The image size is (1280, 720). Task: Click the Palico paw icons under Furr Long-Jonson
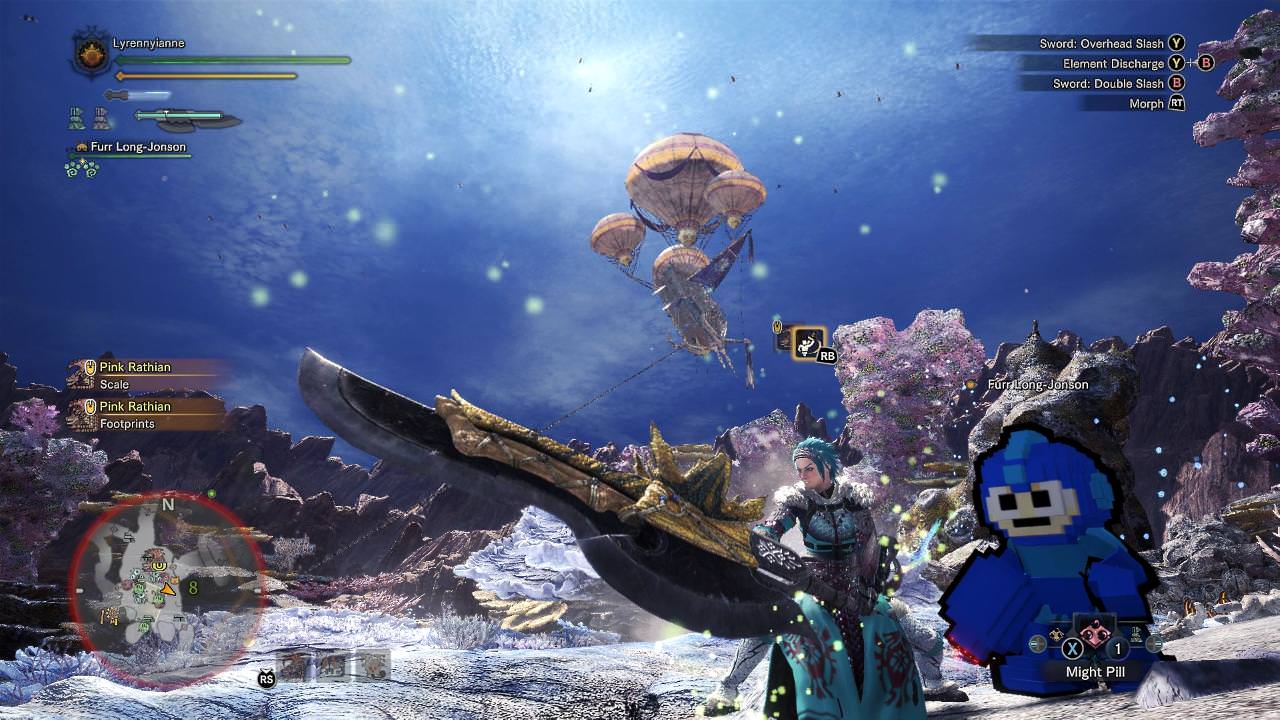pos(80,168)
